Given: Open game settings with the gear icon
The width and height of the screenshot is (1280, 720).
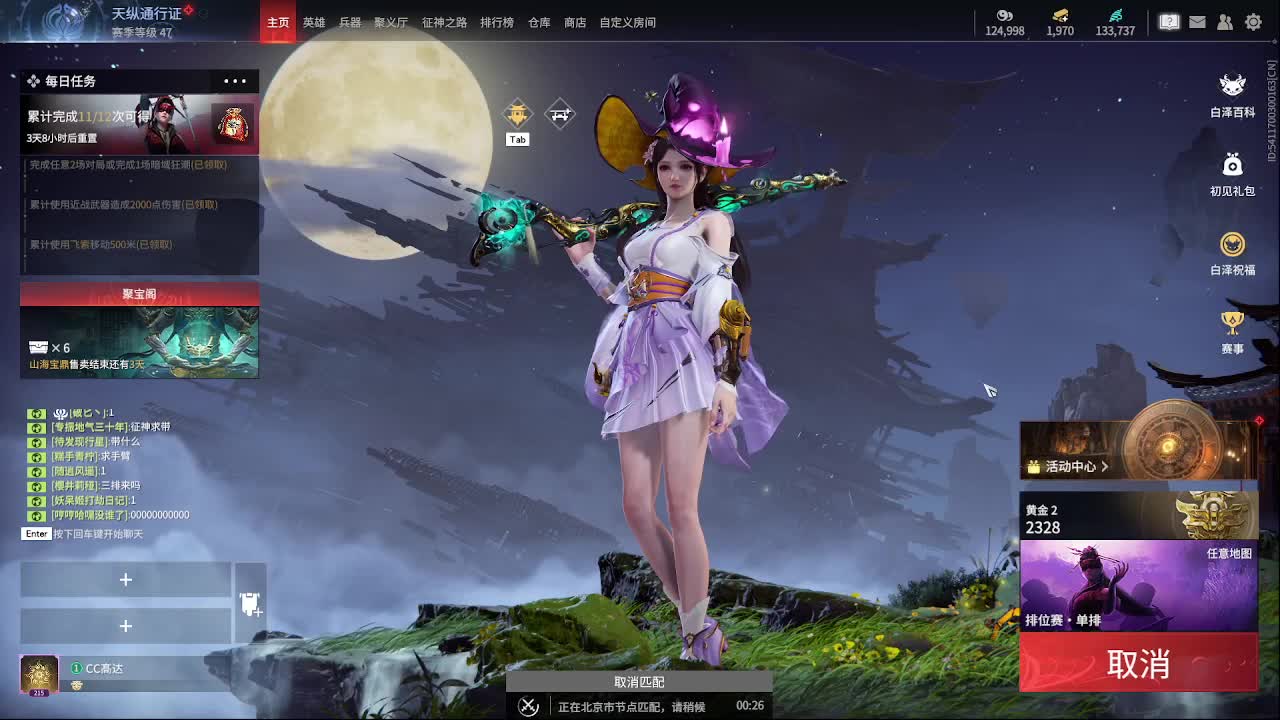Looking at the screenshot, I should coord(1253,21).
